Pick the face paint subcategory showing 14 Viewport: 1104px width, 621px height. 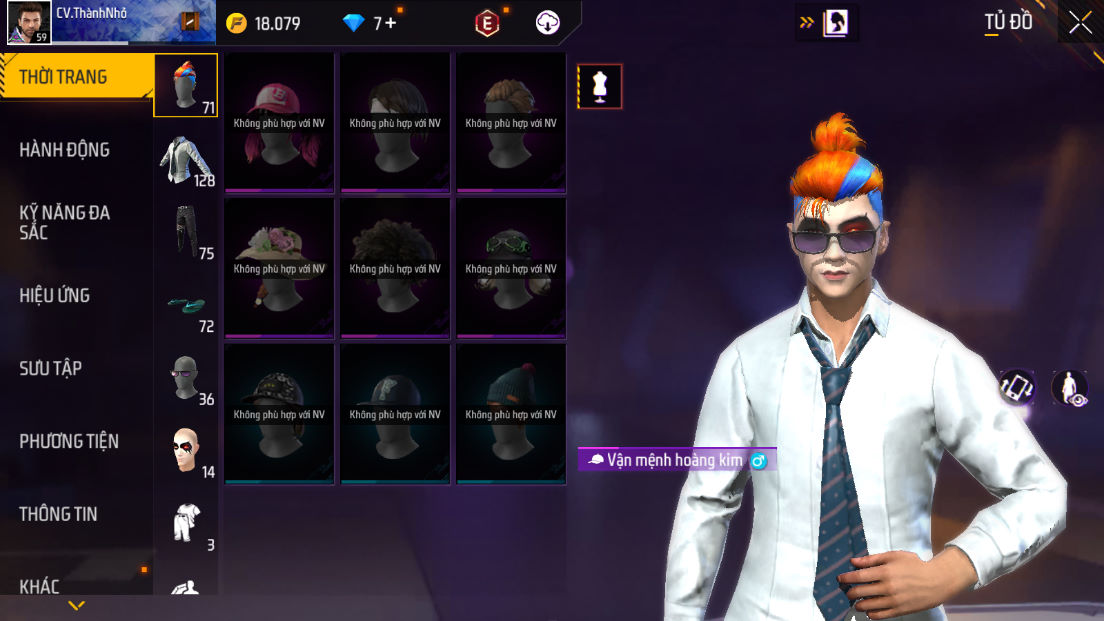tap(186, 451)
